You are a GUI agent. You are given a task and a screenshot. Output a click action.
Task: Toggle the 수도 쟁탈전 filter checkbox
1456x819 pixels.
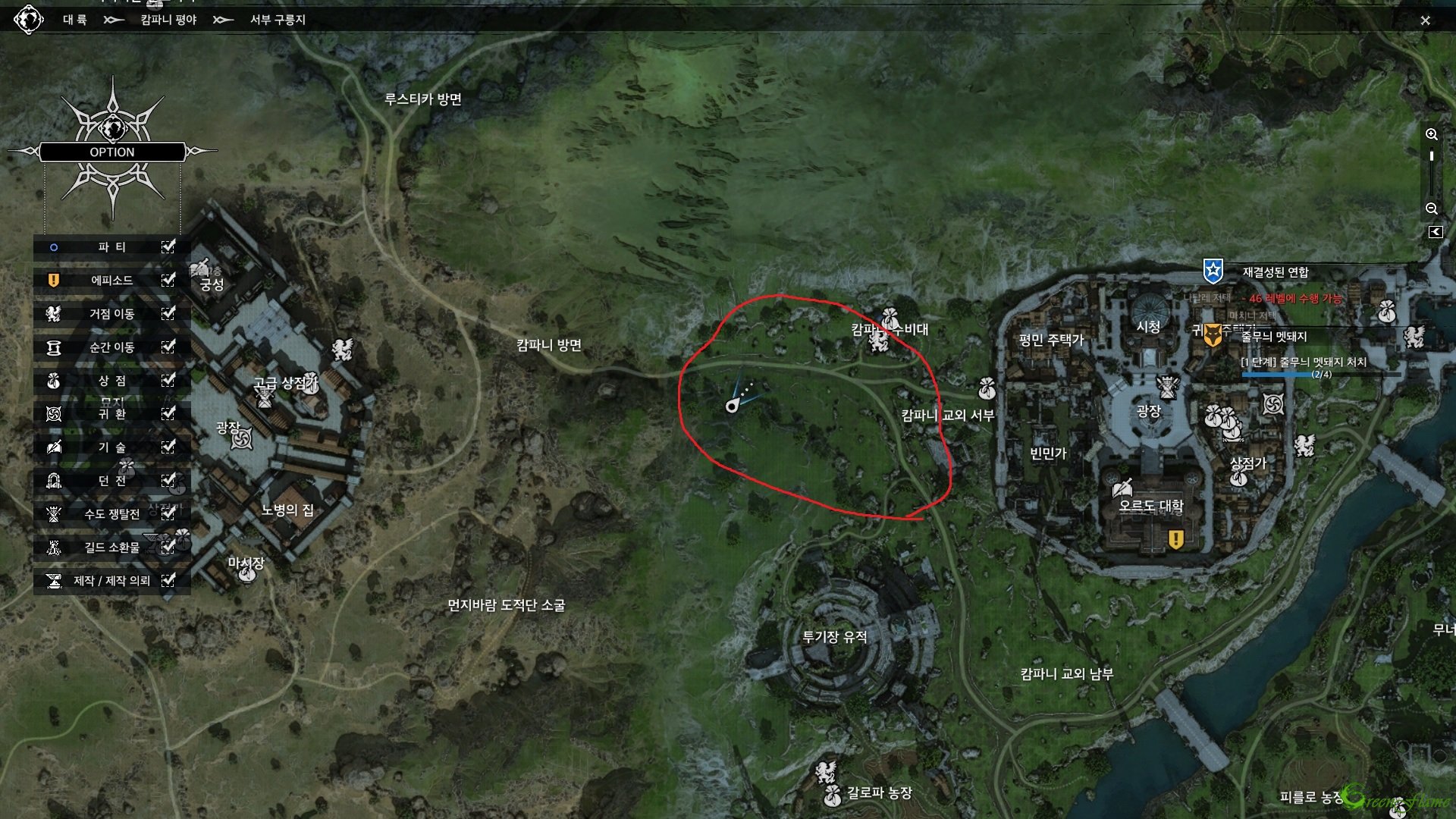pos(168,513)
